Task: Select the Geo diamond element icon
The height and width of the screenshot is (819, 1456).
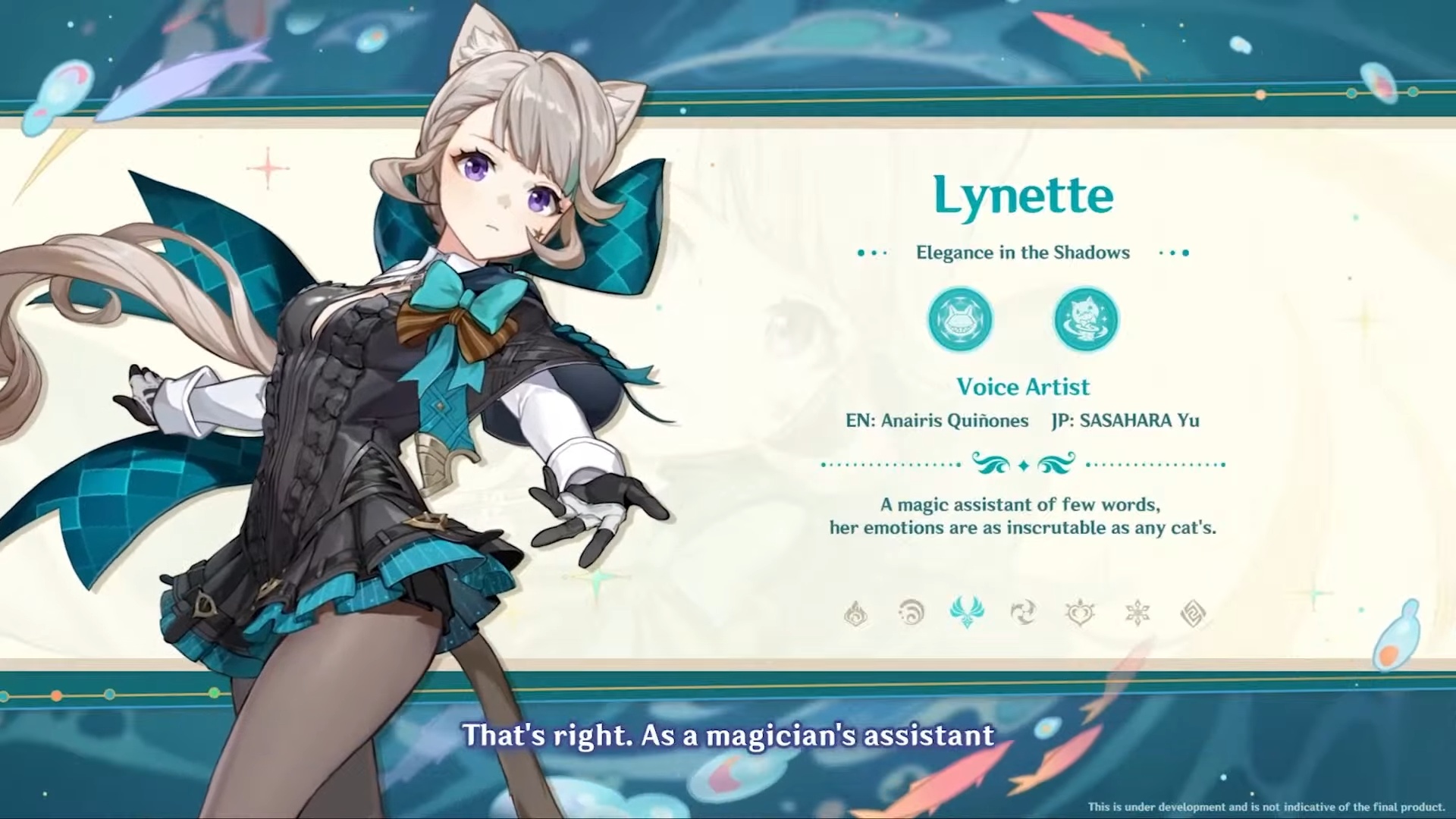Action: [1193, 613]
